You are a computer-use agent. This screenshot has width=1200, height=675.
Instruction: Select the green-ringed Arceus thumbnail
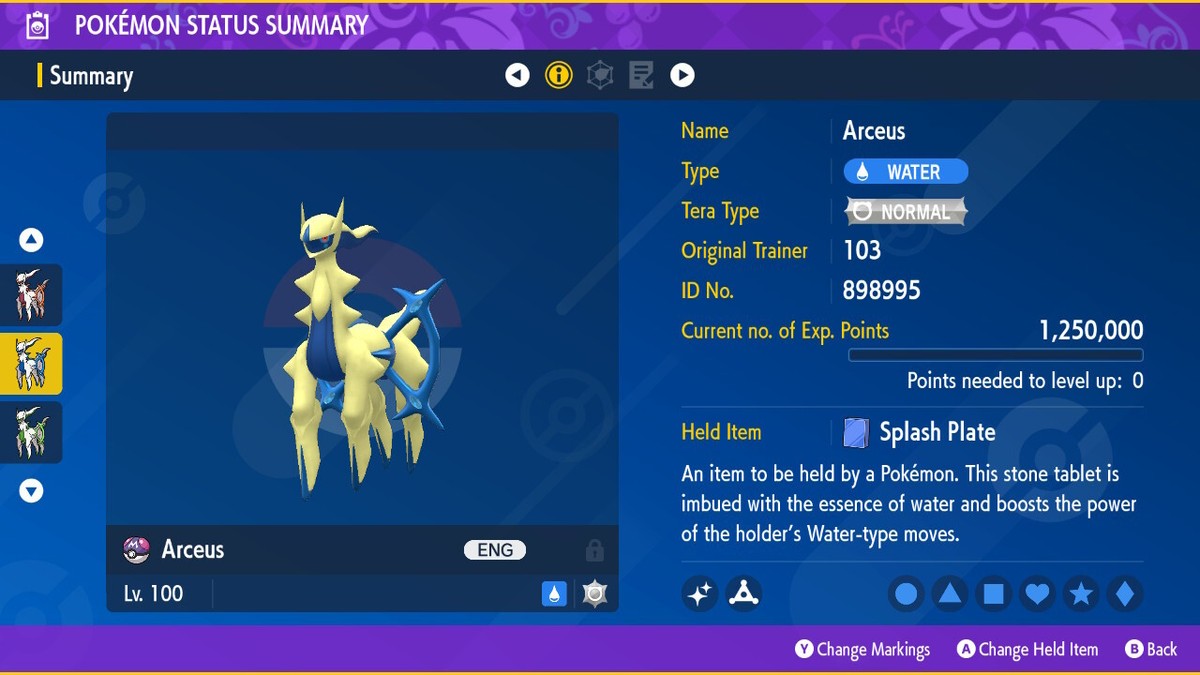[31, 432]
